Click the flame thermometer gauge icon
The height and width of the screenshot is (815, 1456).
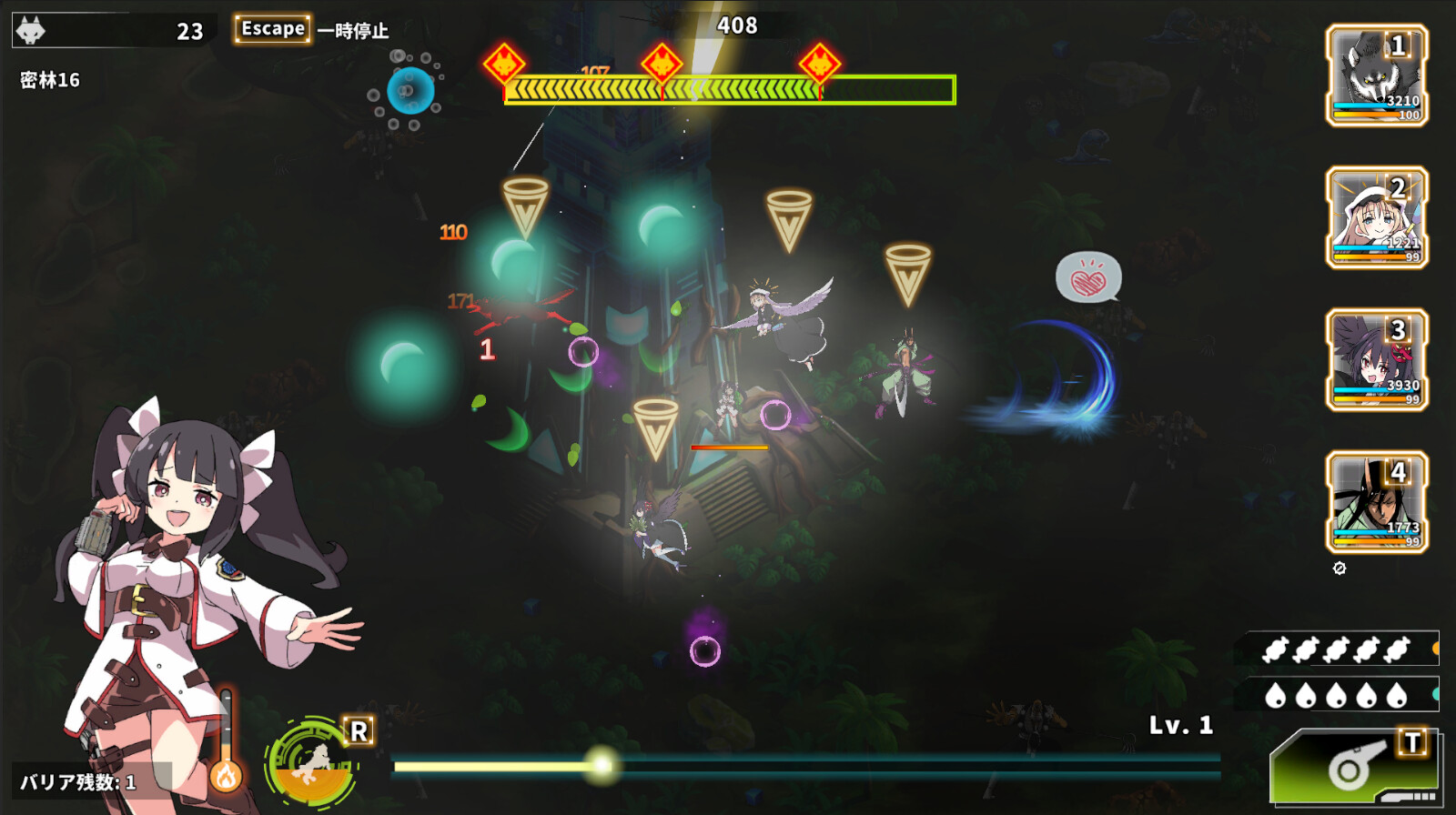[x=226, y=773]
